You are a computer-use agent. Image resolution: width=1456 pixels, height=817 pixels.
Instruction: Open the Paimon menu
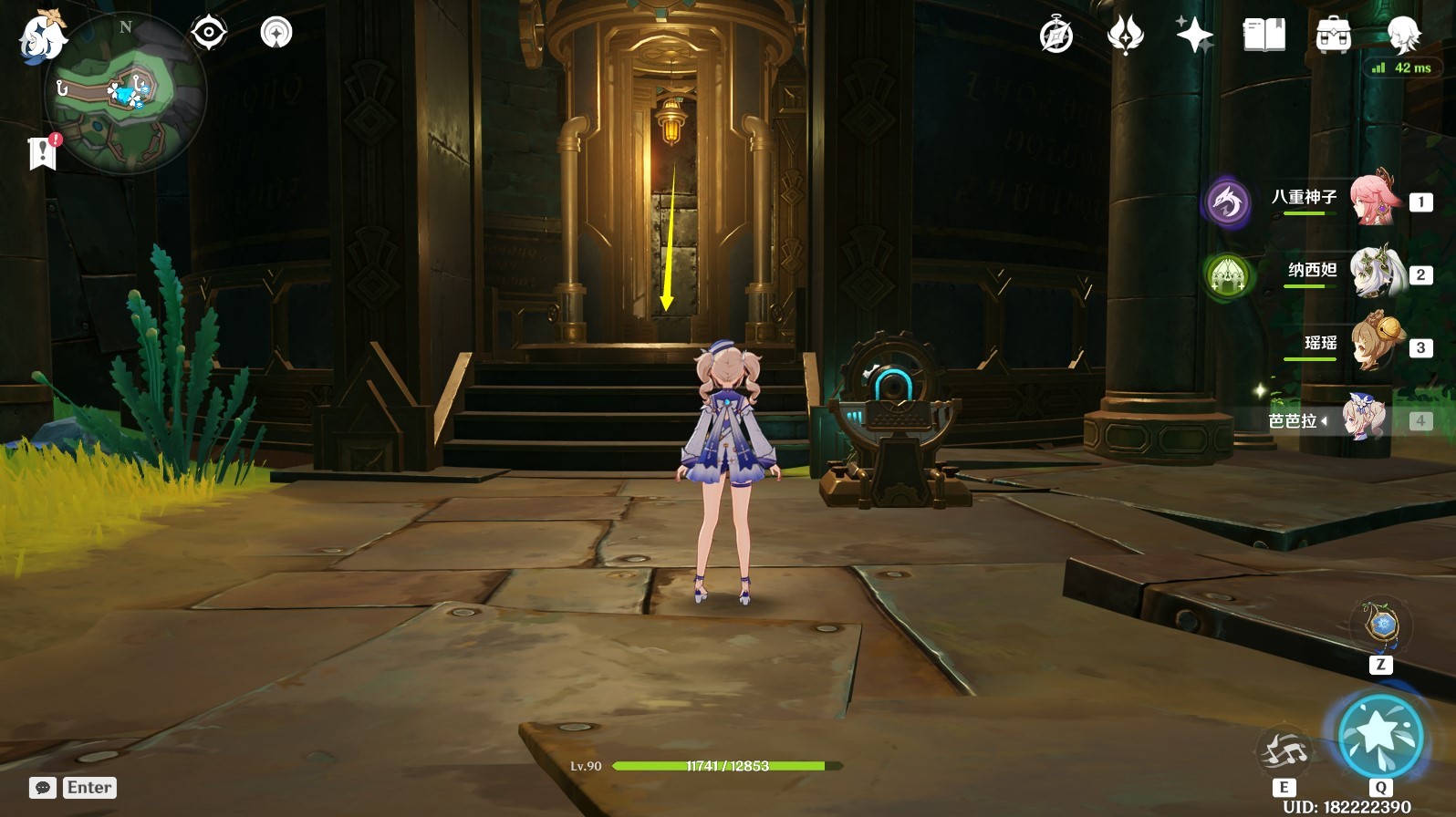pos(41,36)
